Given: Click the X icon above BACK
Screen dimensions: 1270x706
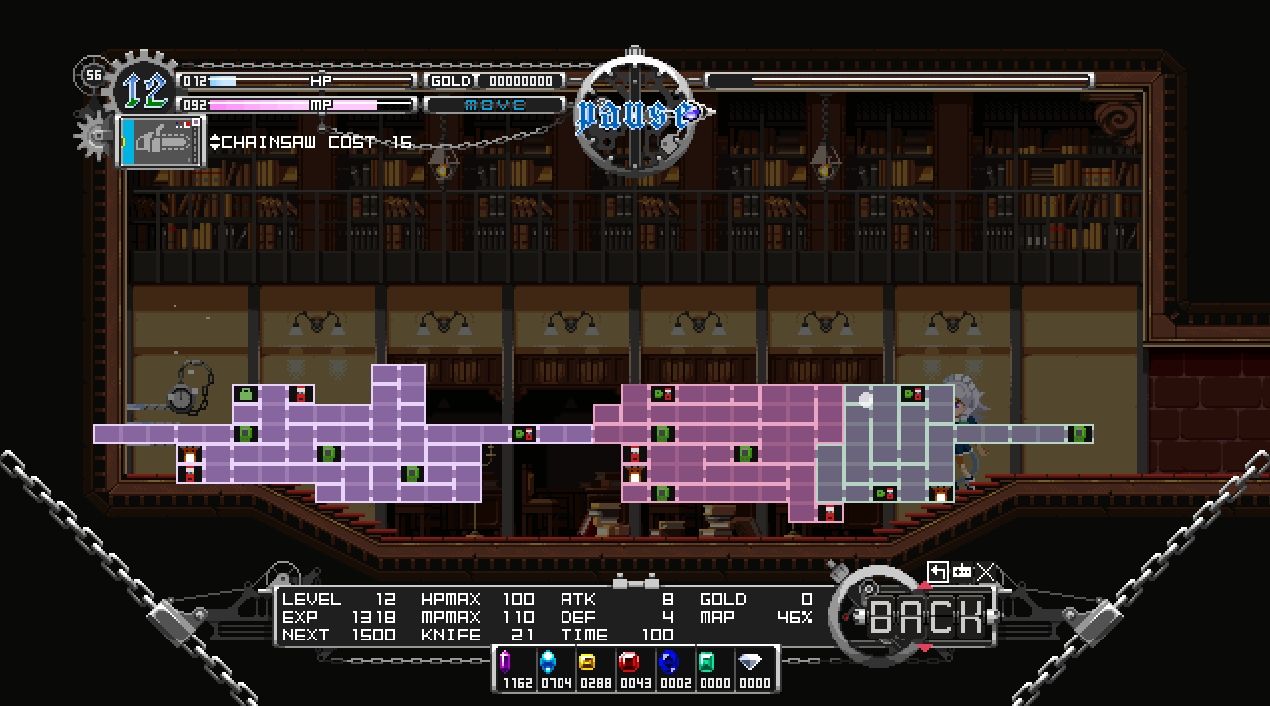Looking at the screenshot, I should click(986, 571).
